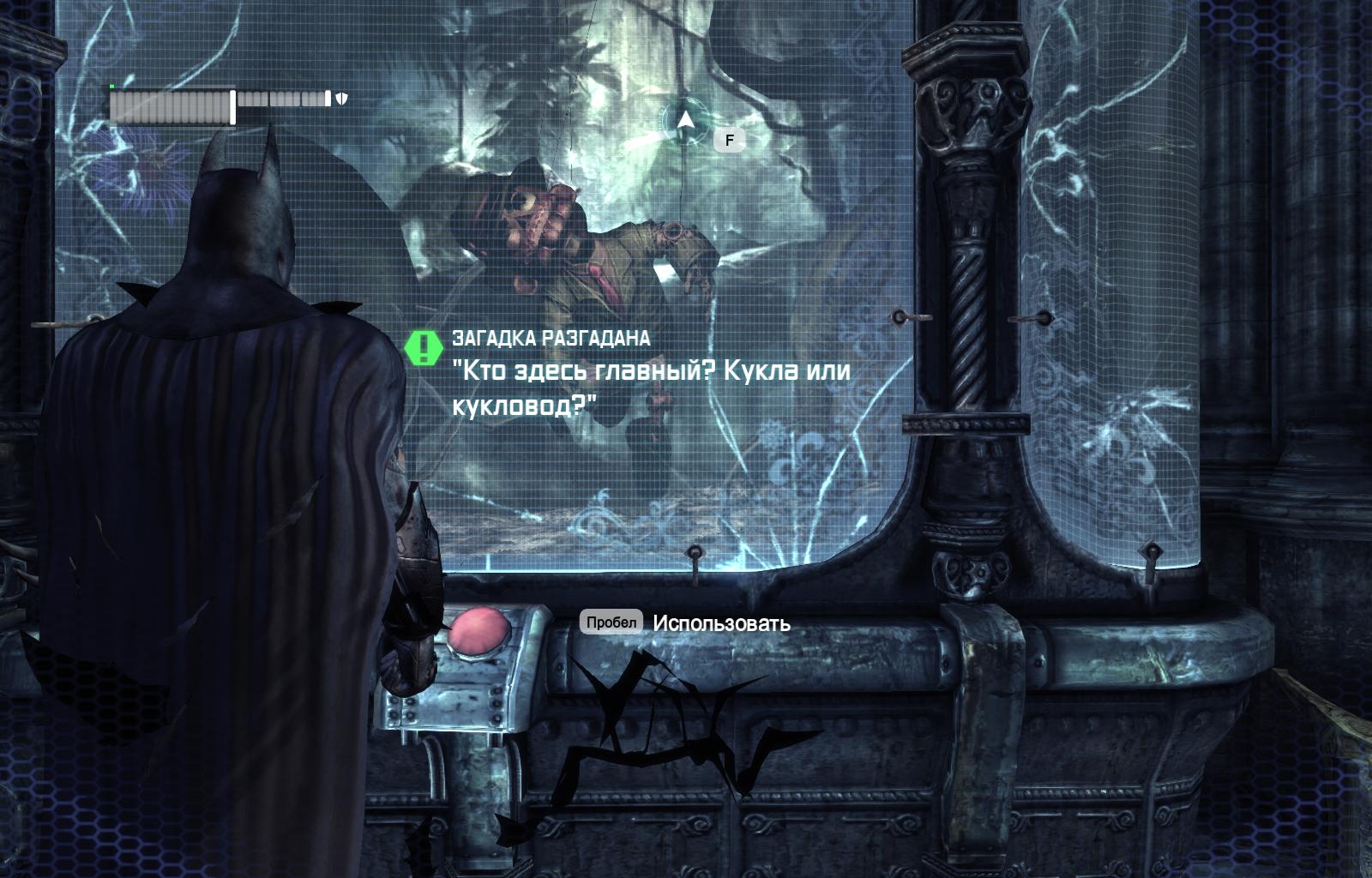Select the green riddle-solved exclamation icon
Viewport: 1372px width, 878px height.
(x=423, y=348)
